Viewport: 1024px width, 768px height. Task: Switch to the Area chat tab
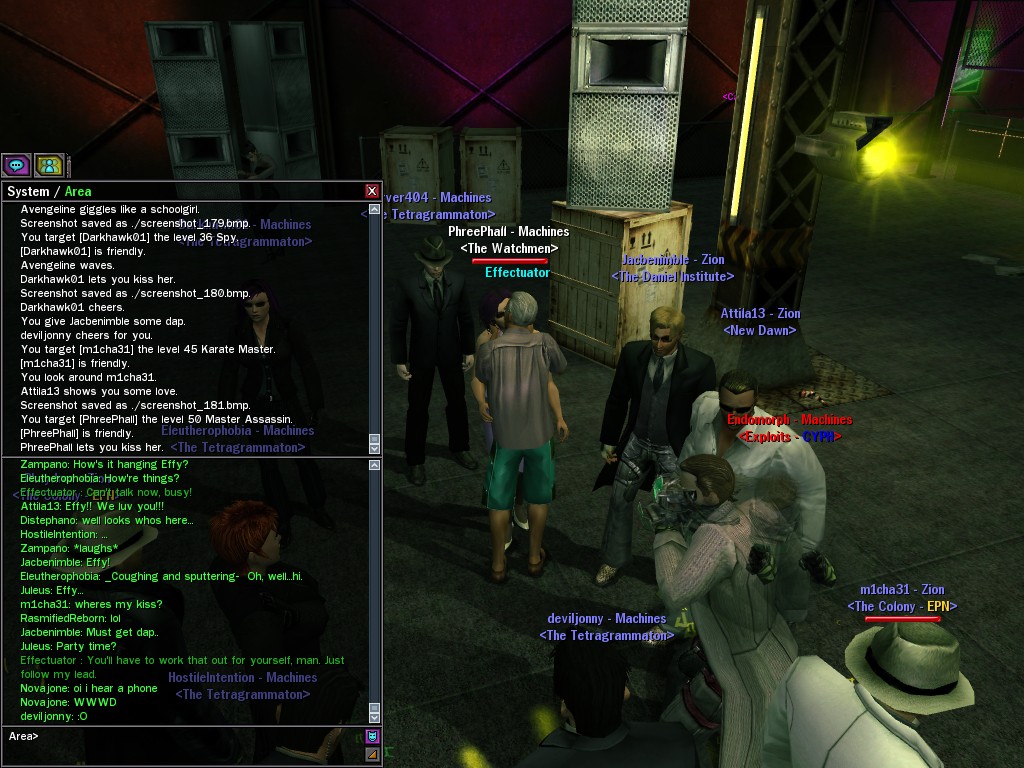[78, 191]
